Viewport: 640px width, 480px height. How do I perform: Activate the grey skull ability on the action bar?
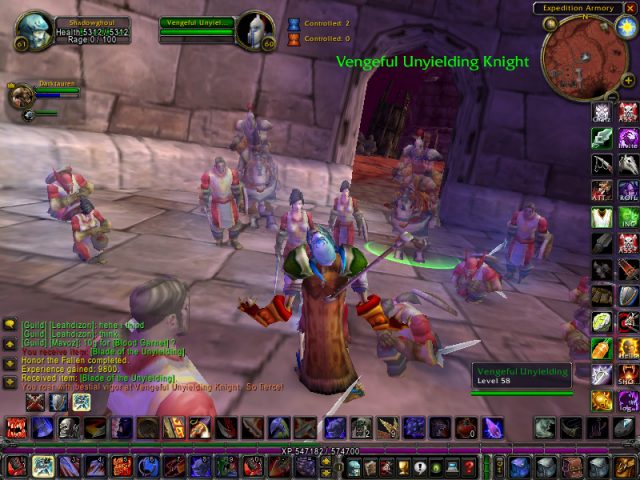[67, 428]
